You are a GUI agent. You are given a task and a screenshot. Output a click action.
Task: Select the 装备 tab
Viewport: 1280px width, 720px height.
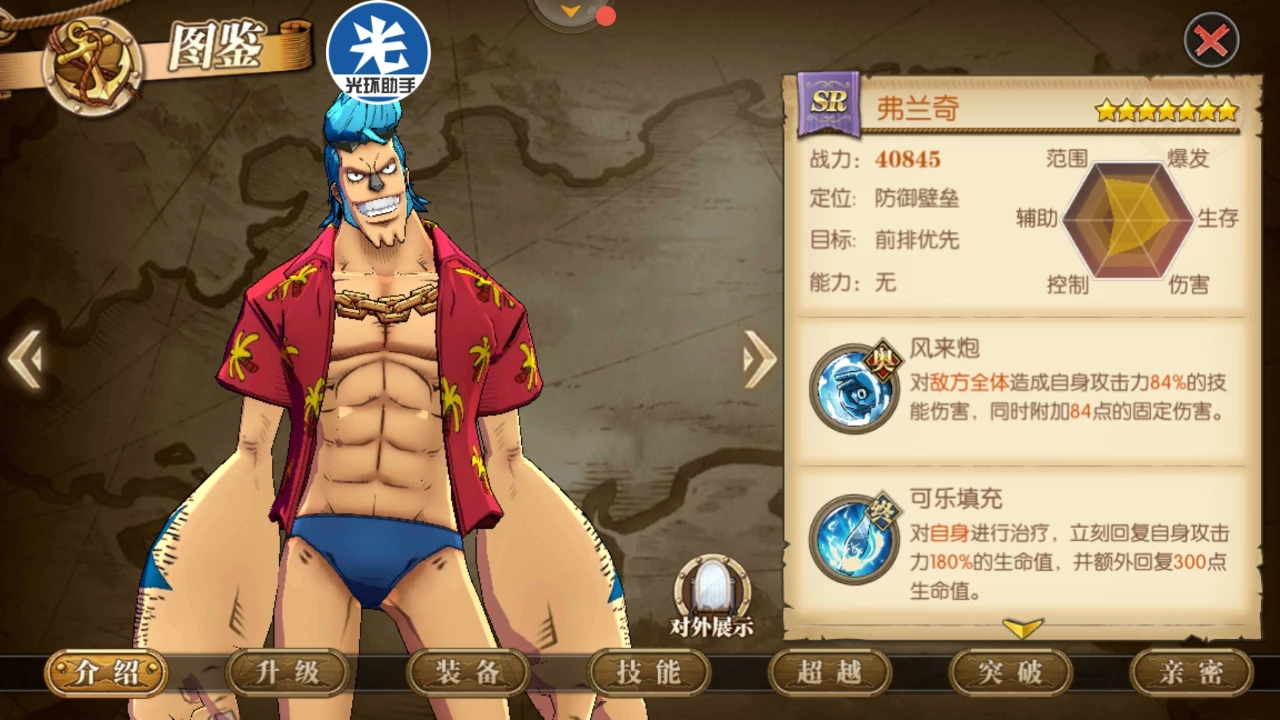pos(468,673)
